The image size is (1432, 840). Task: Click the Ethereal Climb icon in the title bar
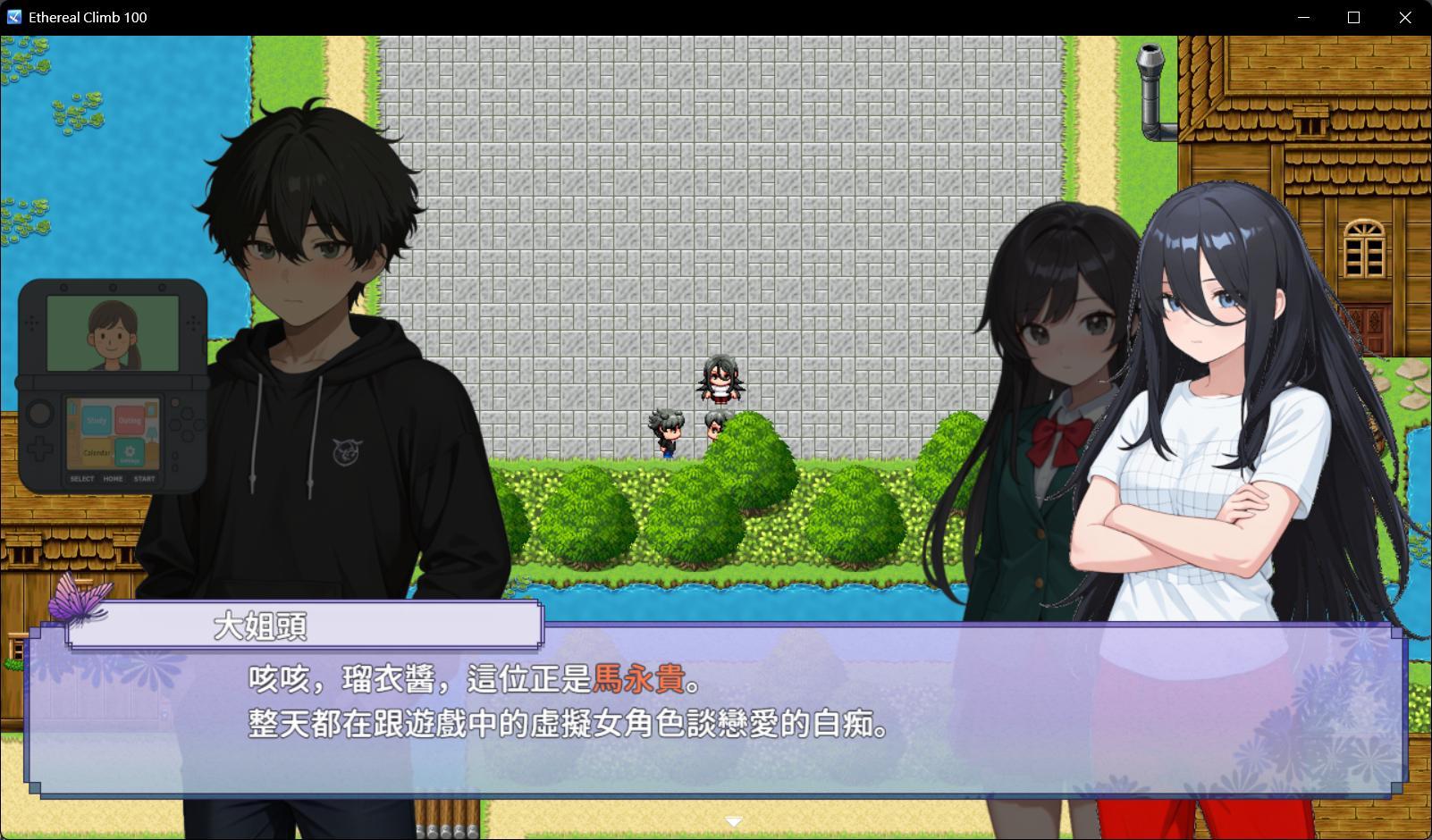[x=16, y=16]
